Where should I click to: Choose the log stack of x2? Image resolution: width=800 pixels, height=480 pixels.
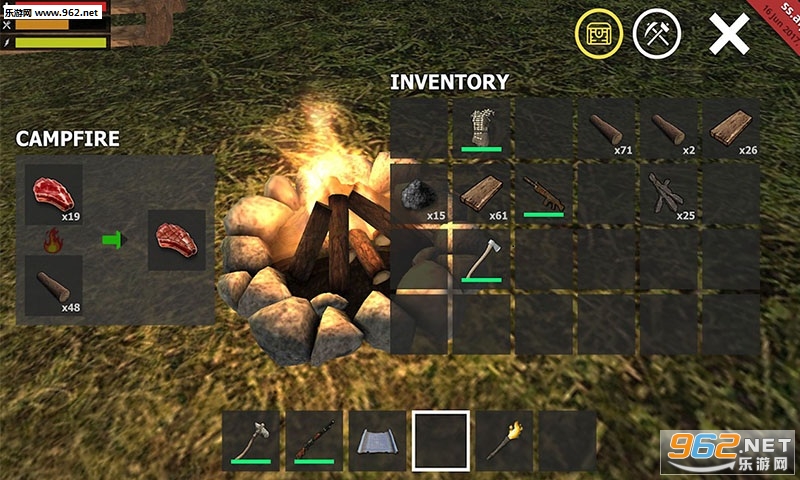tap(669, 127)
